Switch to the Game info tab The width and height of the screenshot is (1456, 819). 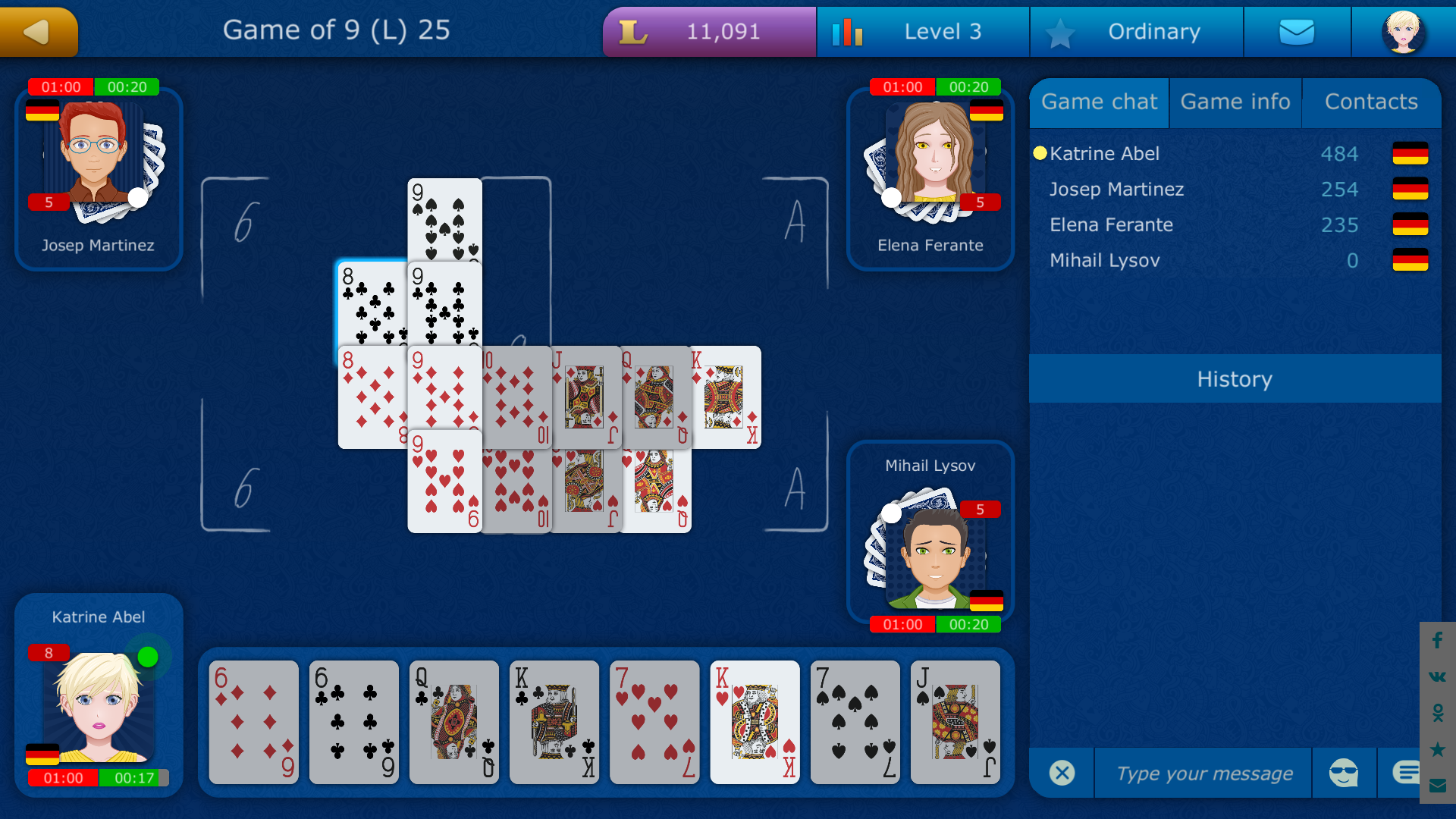(1235, 102)
